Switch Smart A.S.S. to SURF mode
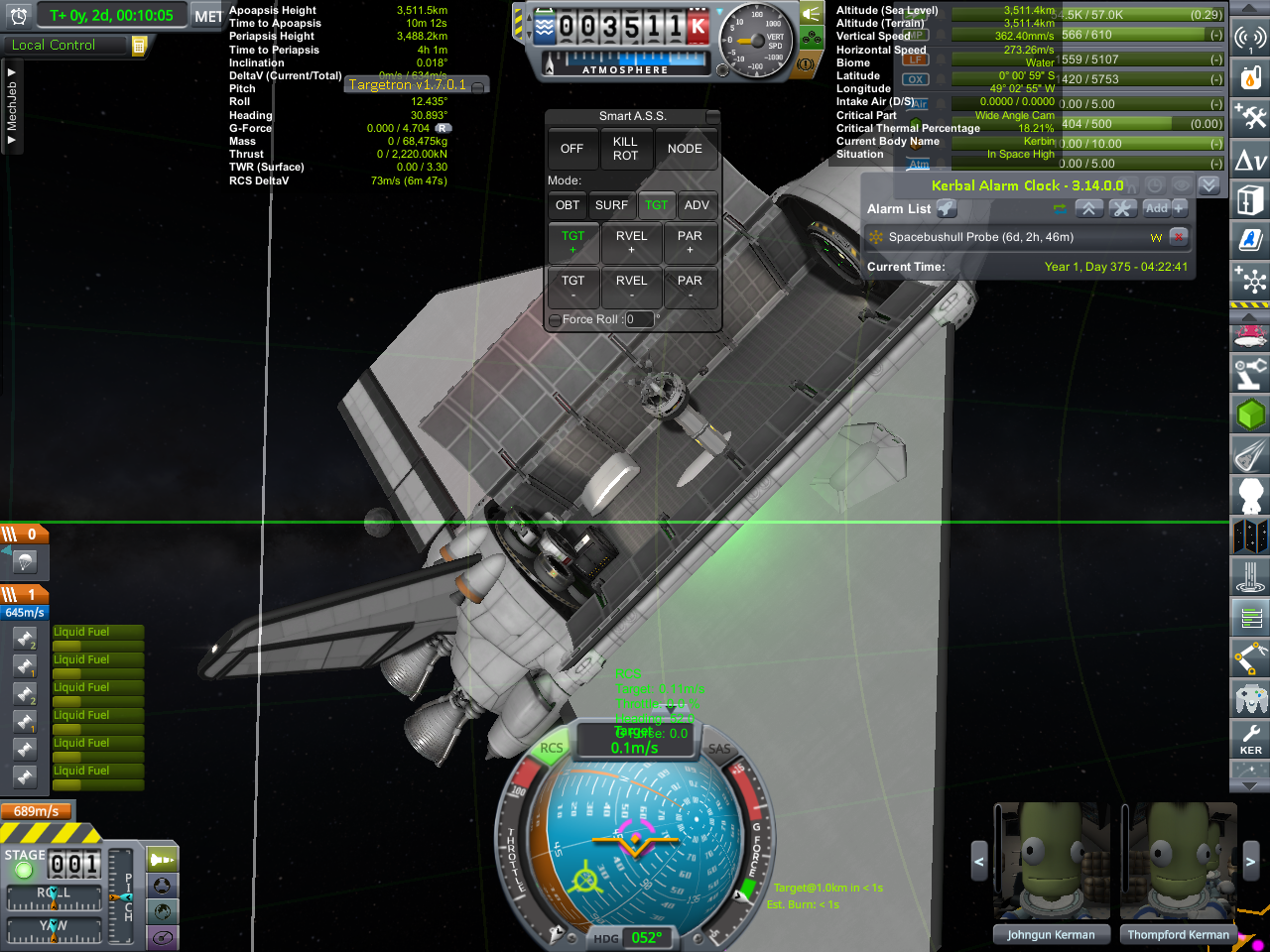 pos(611,205)
